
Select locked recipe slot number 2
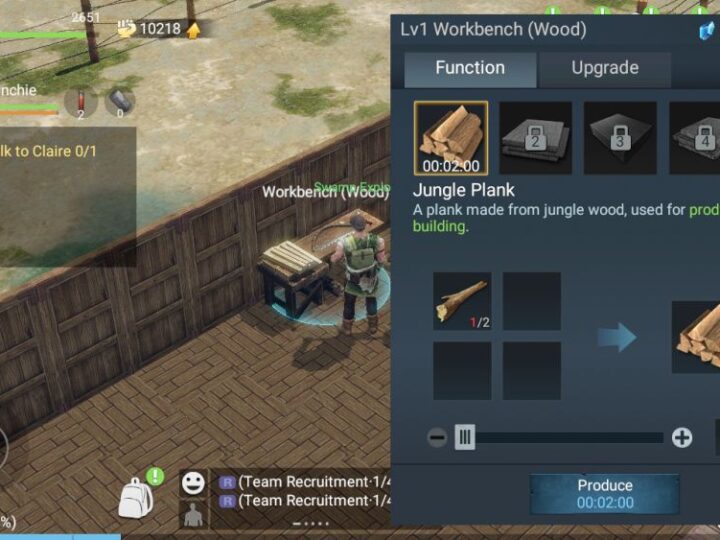tap(536, 138)
